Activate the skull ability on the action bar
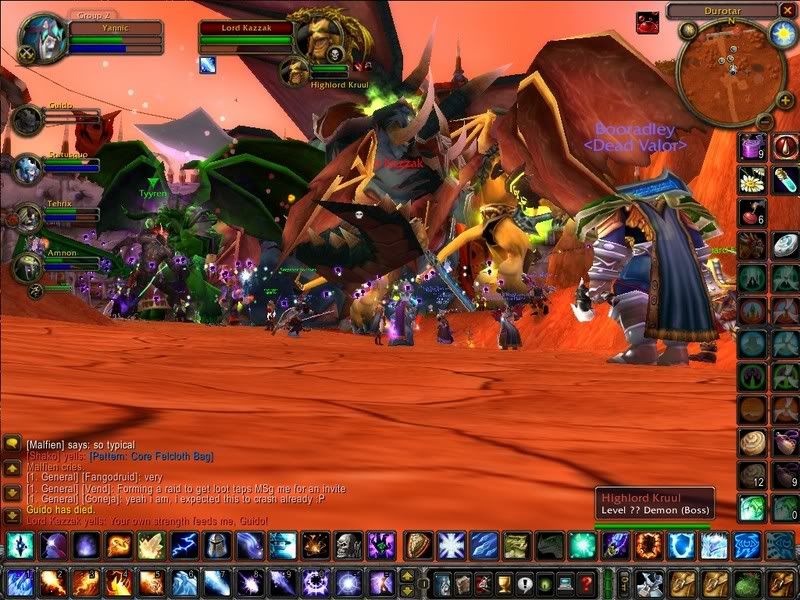The image size is (800, 600). point(347,545)
